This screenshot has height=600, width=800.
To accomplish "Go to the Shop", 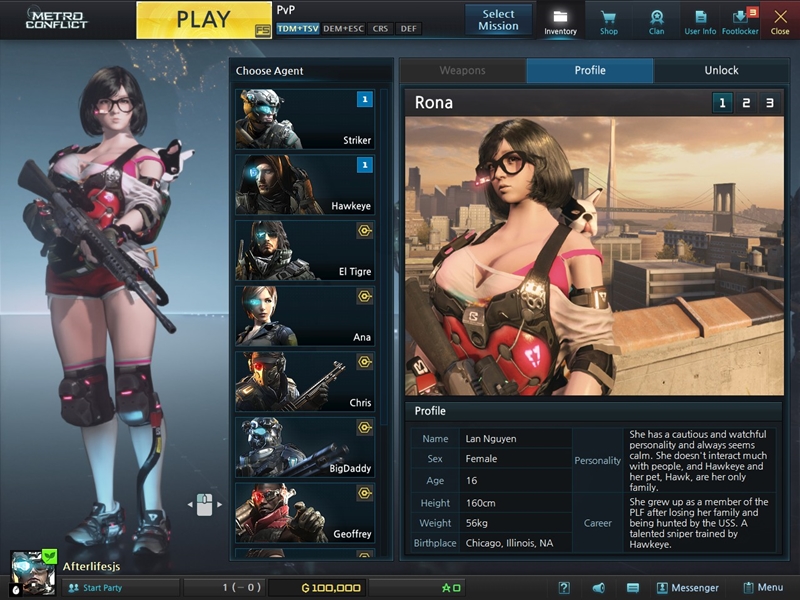I will coord(608,21).
